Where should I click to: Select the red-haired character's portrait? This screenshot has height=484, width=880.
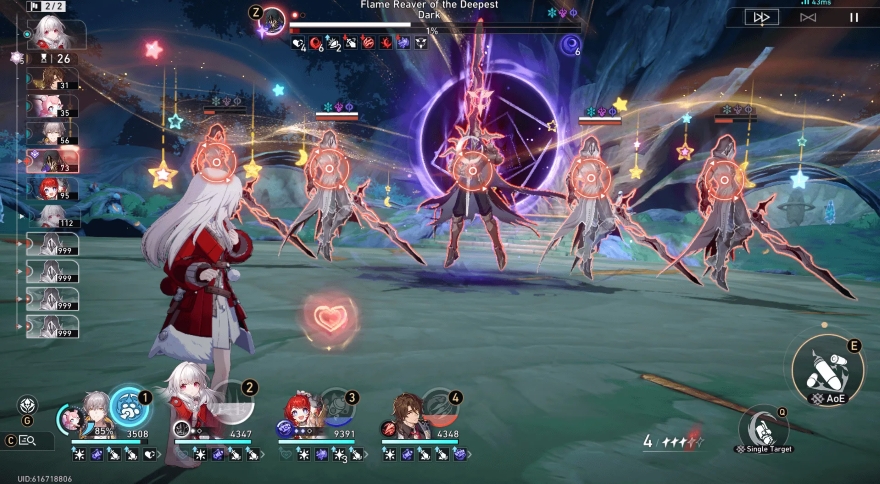click(302, 413)
